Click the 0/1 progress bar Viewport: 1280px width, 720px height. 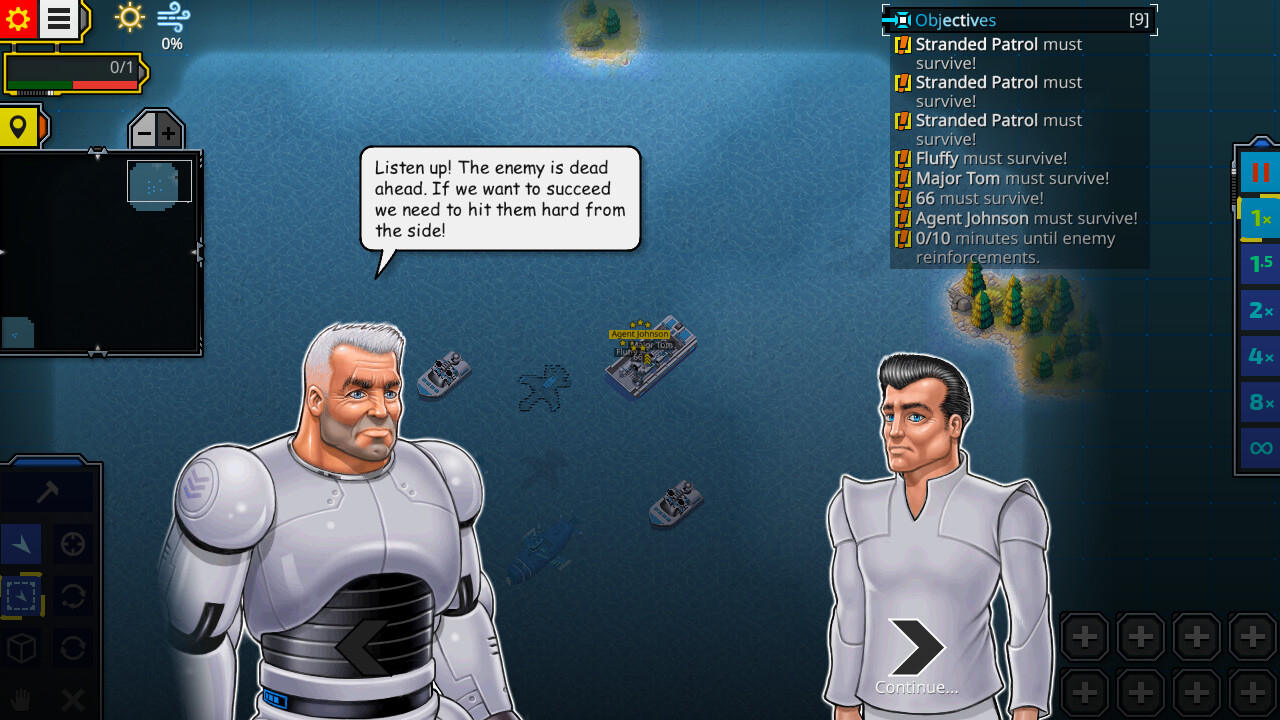pyautogui.click(x=75, y=72)
